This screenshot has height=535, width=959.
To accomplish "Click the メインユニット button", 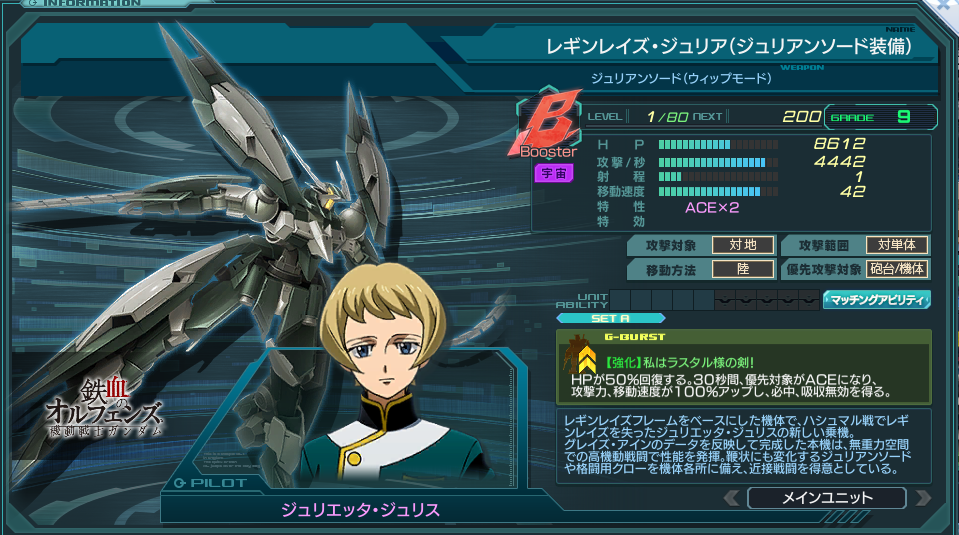I will 826,497.
